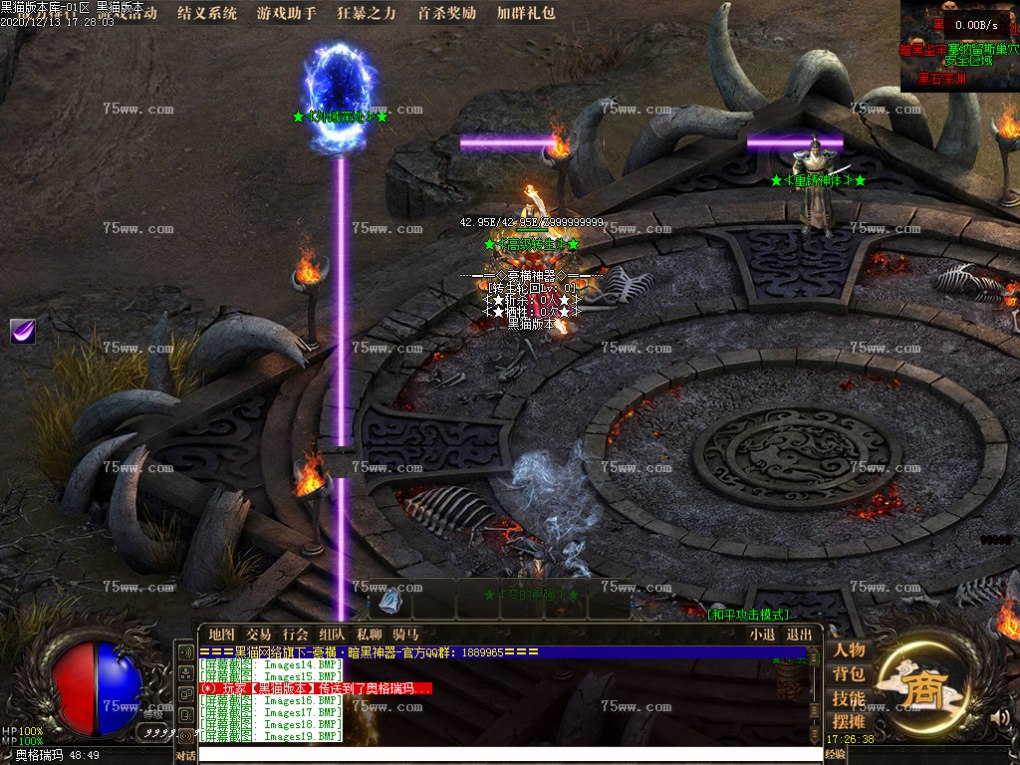Open the 地图 map tab
1020x765 pixels.
point(222,634)
